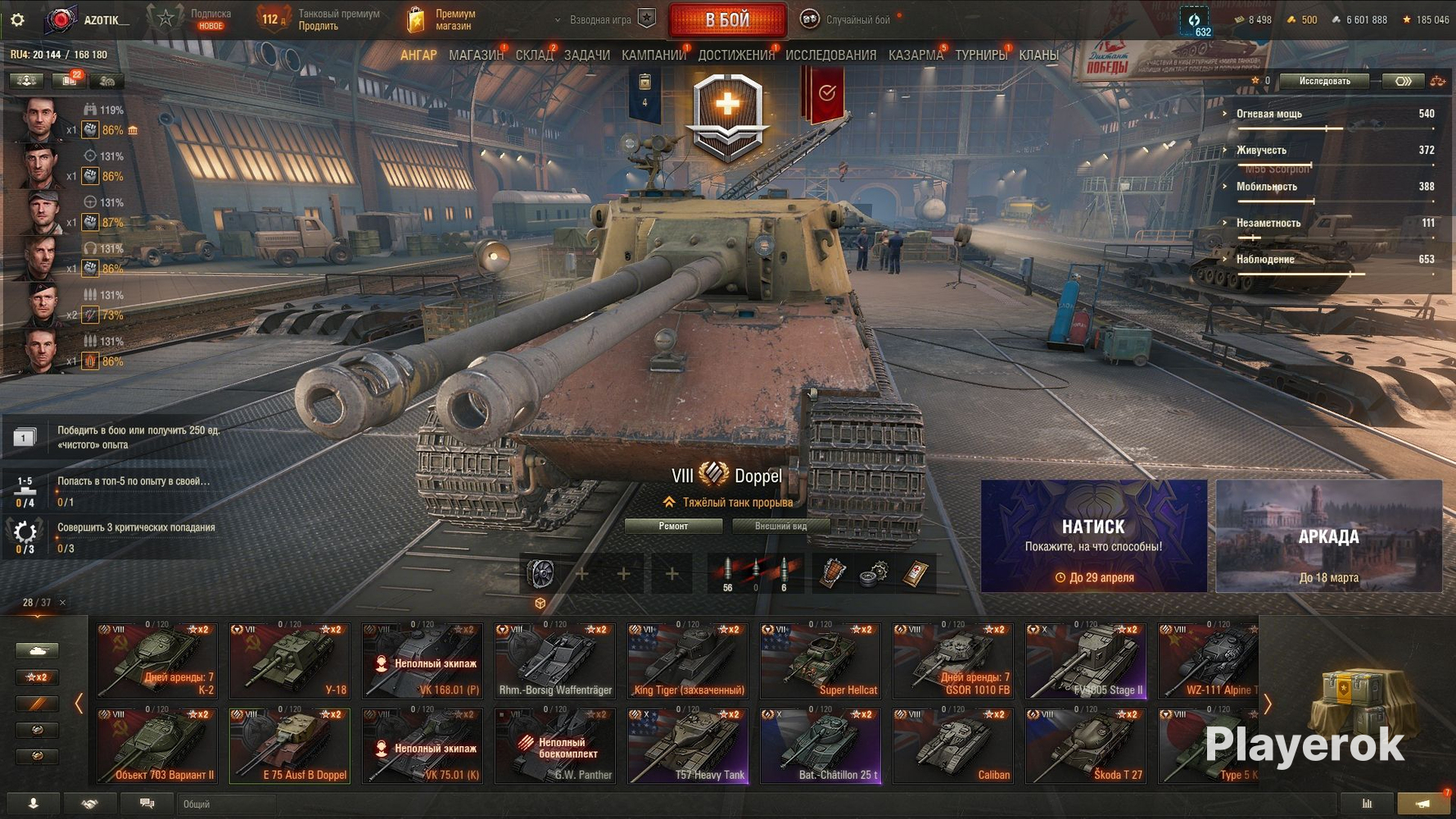Screen dimensions: 1456x819
Task: Click the Исследовать button
Action: pos(1324,81)
